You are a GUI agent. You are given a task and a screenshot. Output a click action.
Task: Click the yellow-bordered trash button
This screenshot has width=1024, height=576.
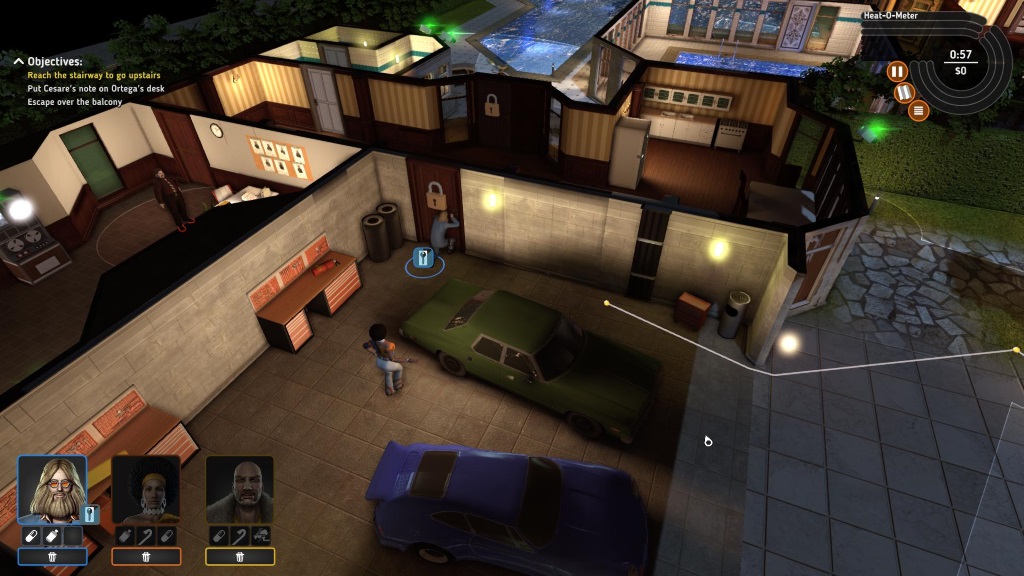coord(240,557)
